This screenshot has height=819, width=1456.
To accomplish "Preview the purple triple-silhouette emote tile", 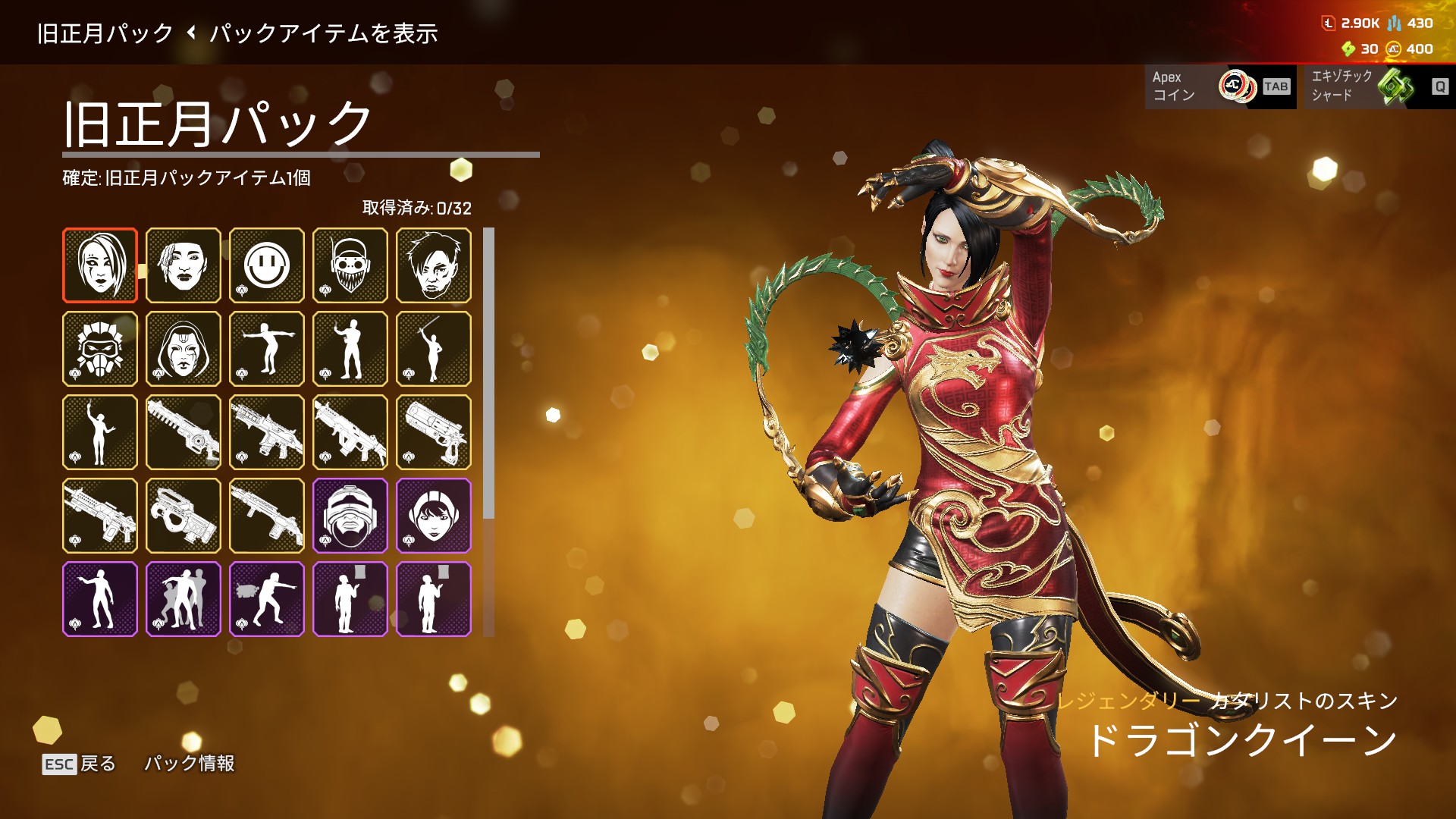I will 184,599.
